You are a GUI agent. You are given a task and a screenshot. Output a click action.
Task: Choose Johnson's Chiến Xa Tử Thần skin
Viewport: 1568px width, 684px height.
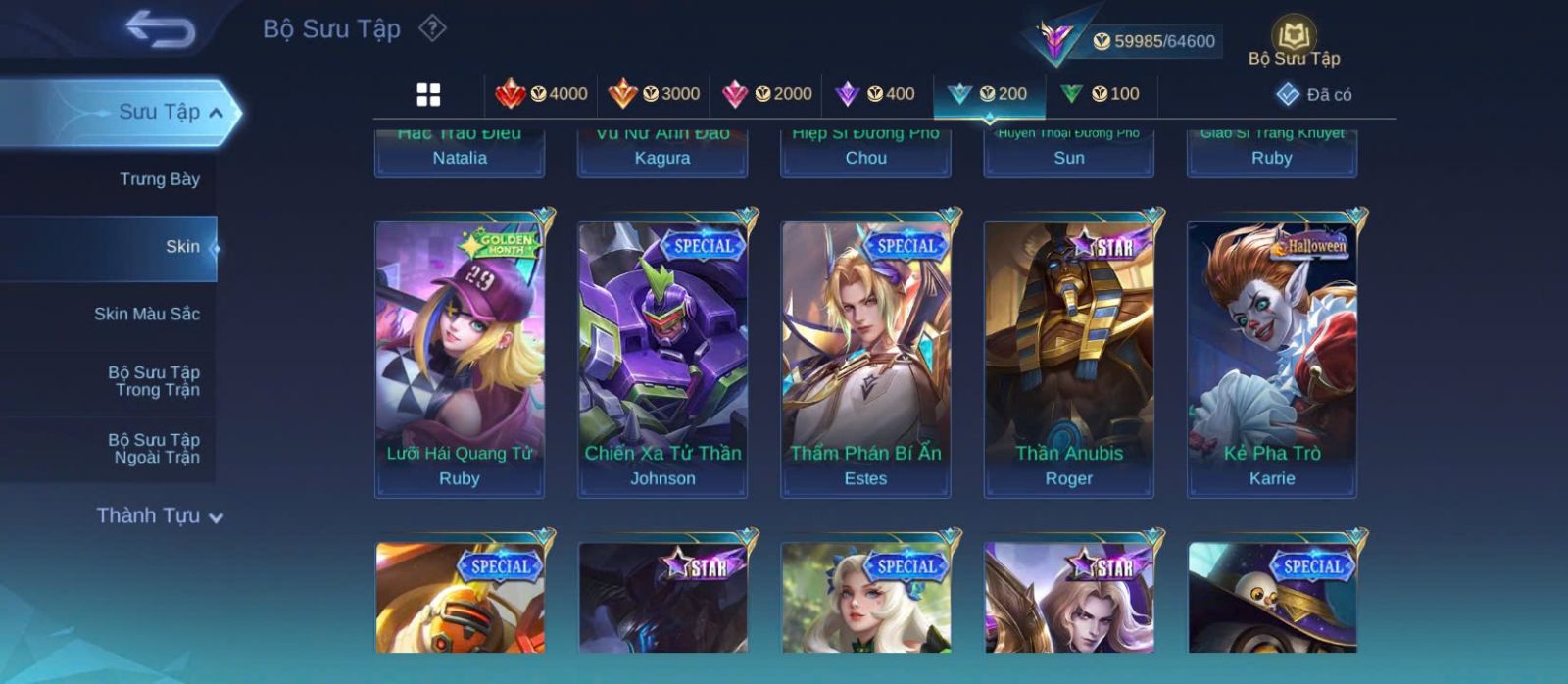pos(662,359)
